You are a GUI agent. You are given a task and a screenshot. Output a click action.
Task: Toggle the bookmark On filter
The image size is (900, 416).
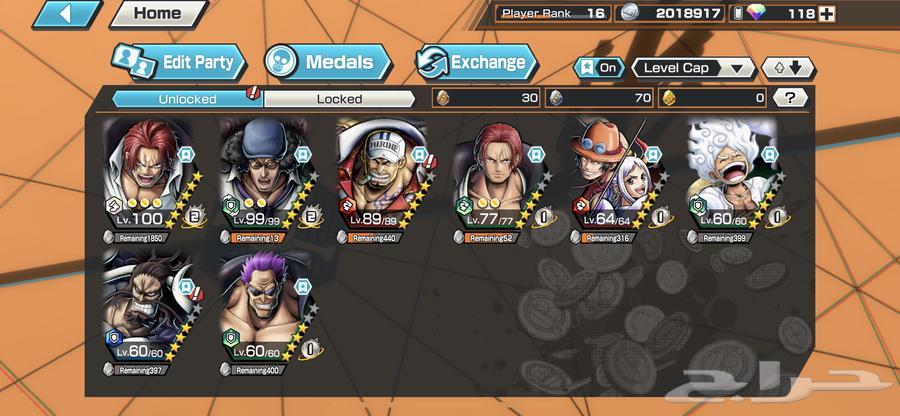tap(597, 68)
